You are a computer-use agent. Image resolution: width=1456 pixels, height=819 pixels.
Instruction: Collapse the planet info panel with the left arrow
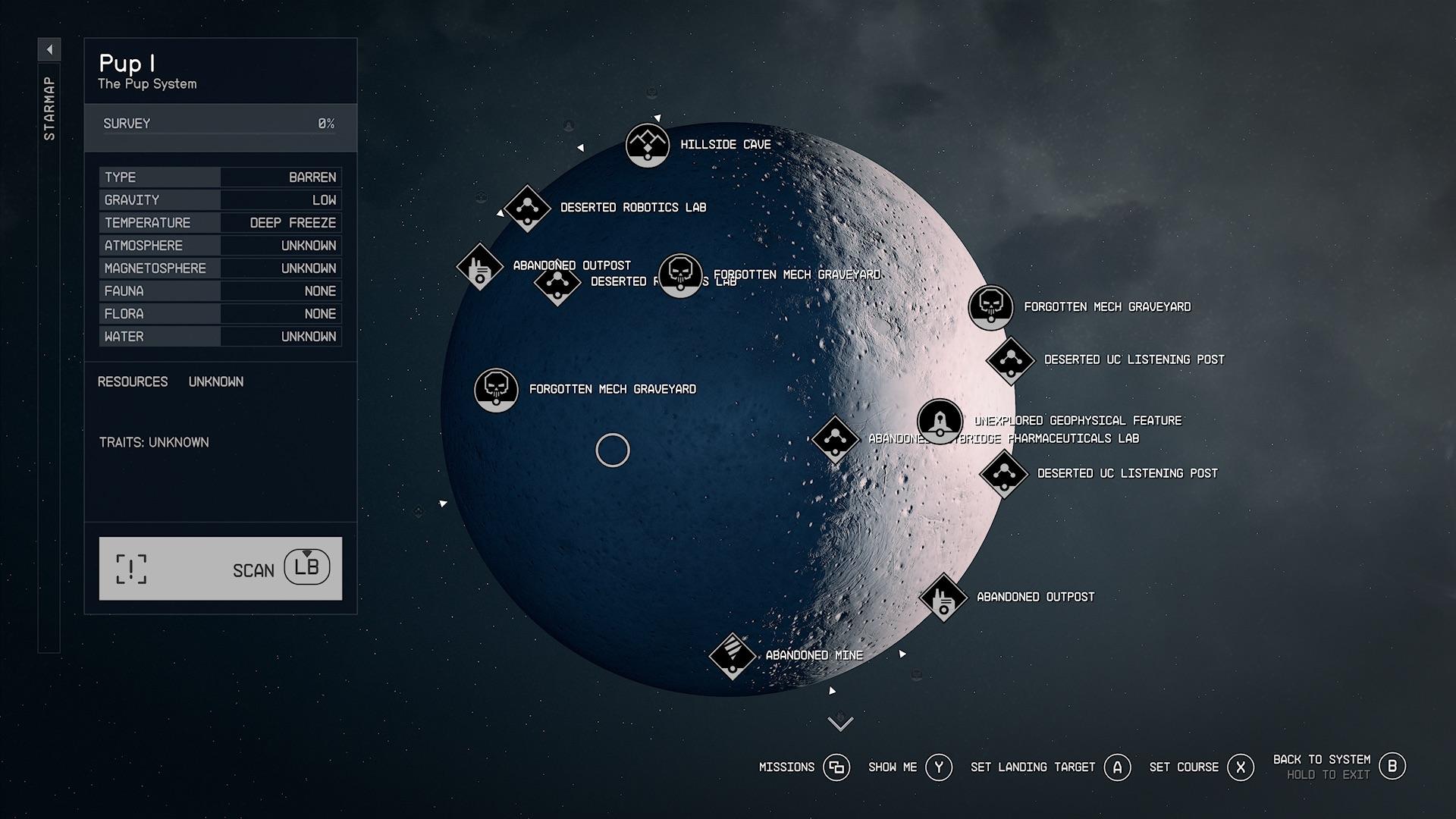(49, 48)
